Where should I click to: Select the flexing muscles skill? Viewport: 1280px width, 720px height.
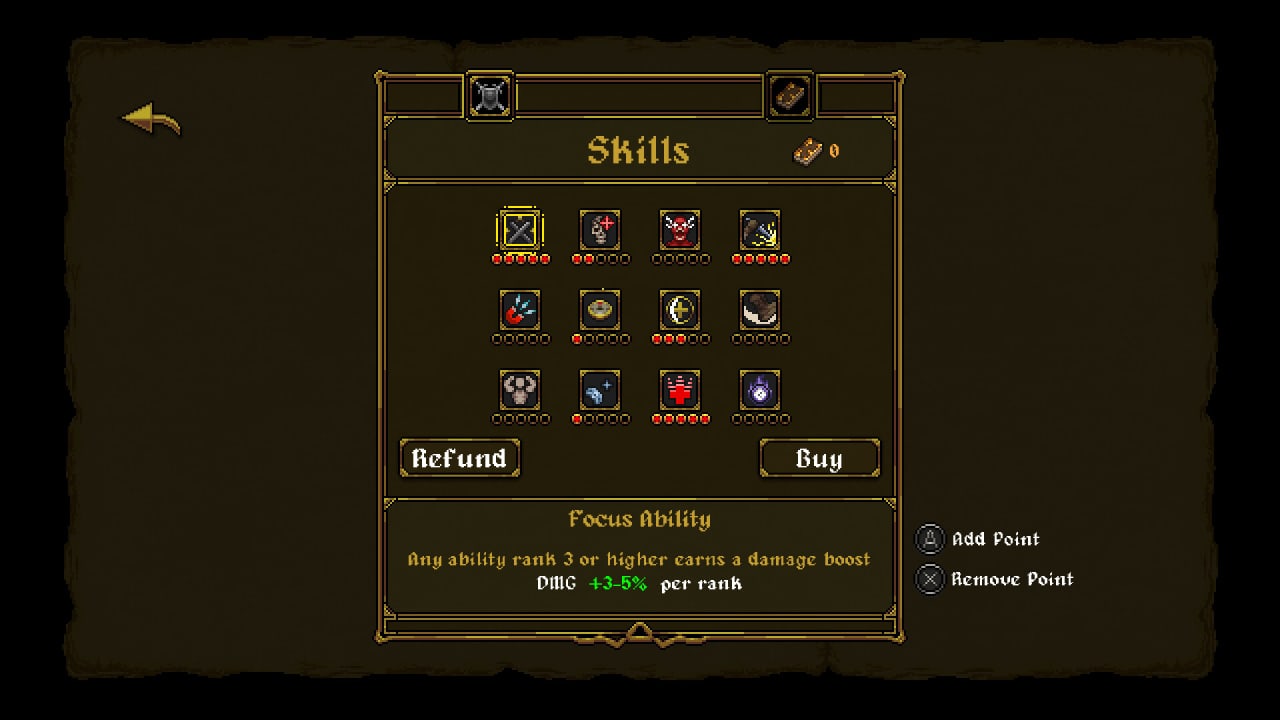tap(520, 390)
